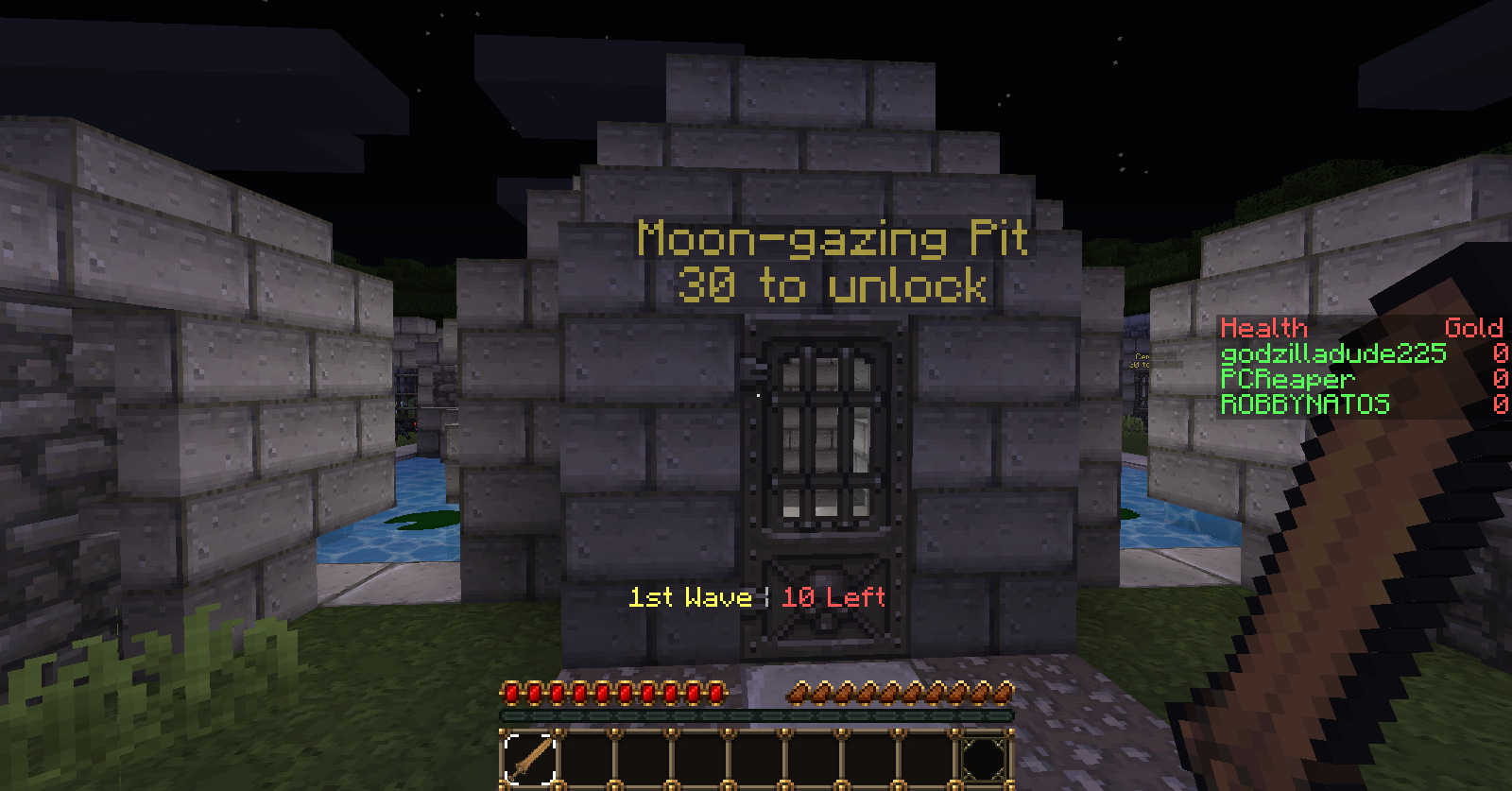1512x791 pixels.
Task: Click the Health column header on the scoreboard
Action: (1263, 329)
